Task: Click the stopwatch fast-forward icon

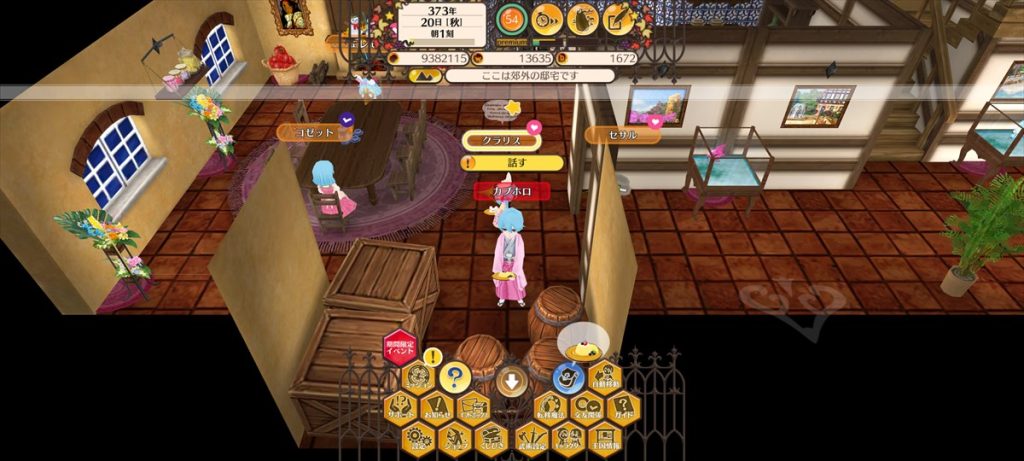Action: tap(546, 18)
